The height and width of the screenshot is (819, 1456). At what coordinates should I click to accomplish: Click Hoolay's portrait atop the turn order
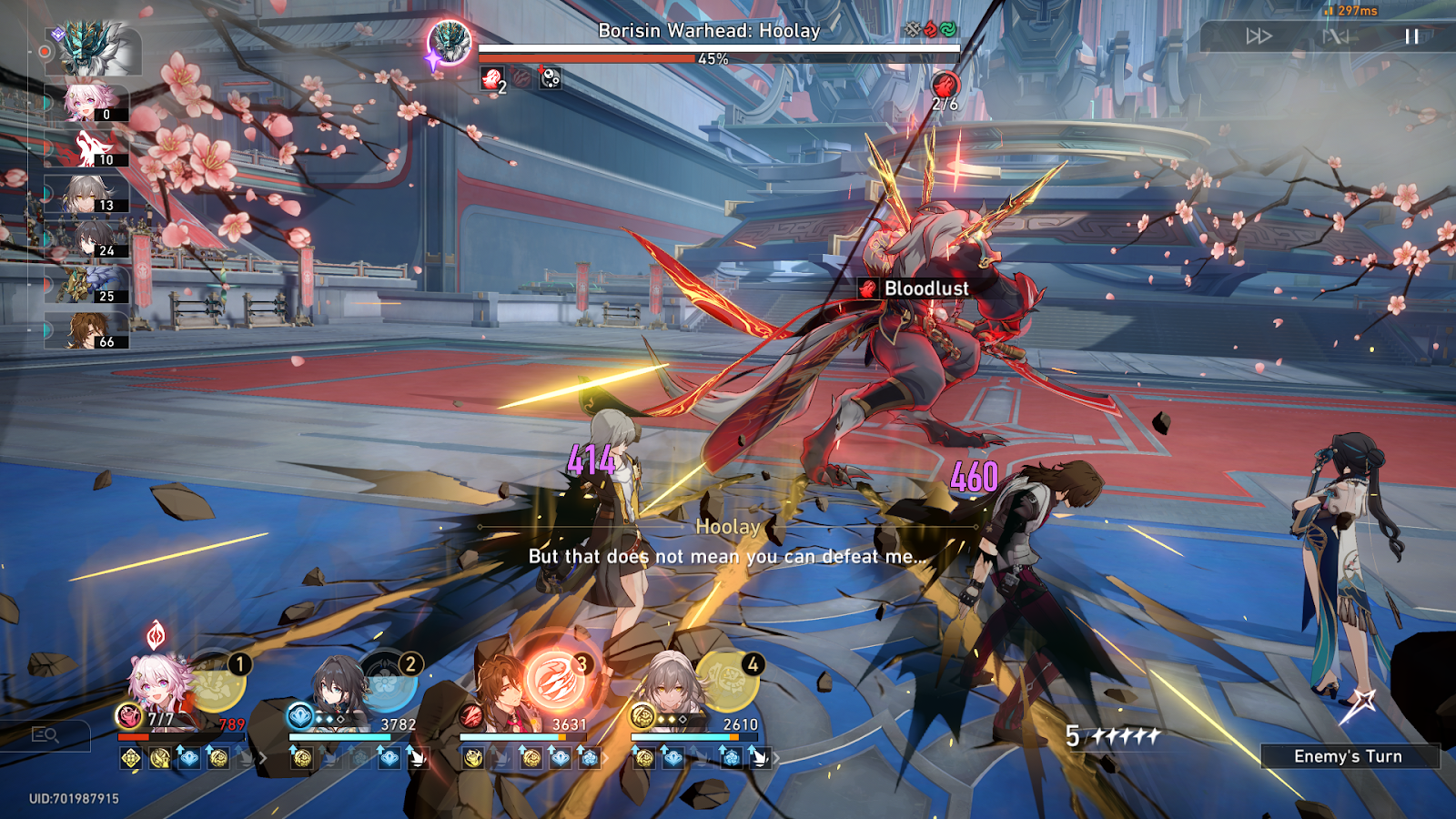96,48
